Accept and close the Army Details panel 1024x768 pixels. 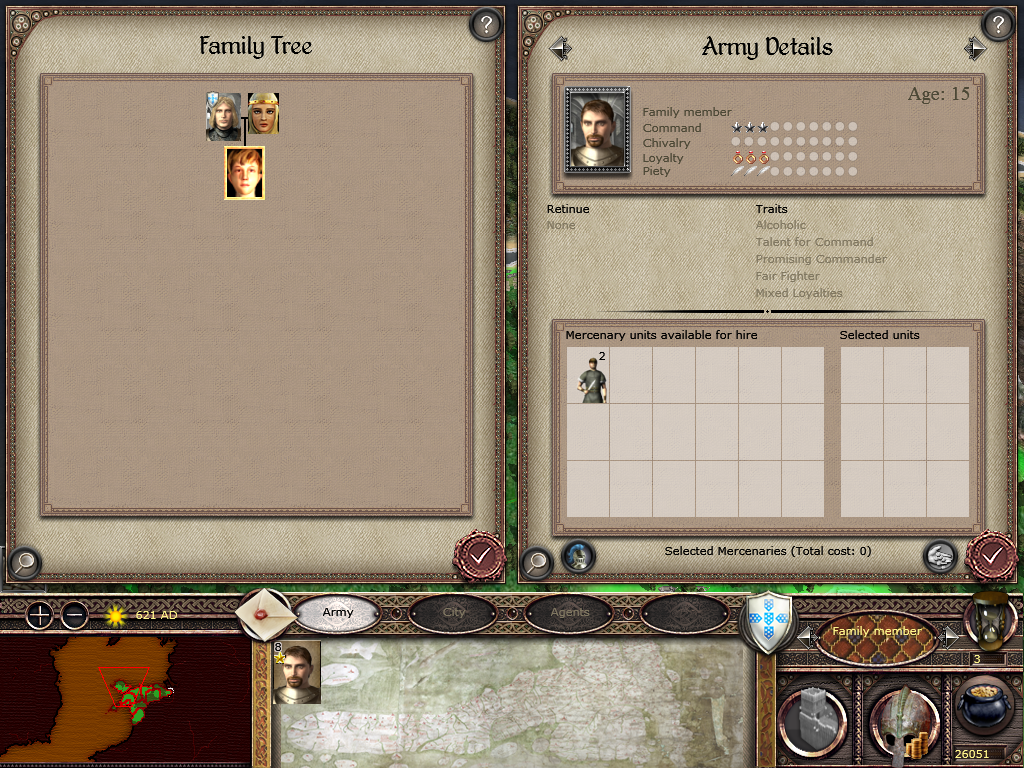click(991, 553)
